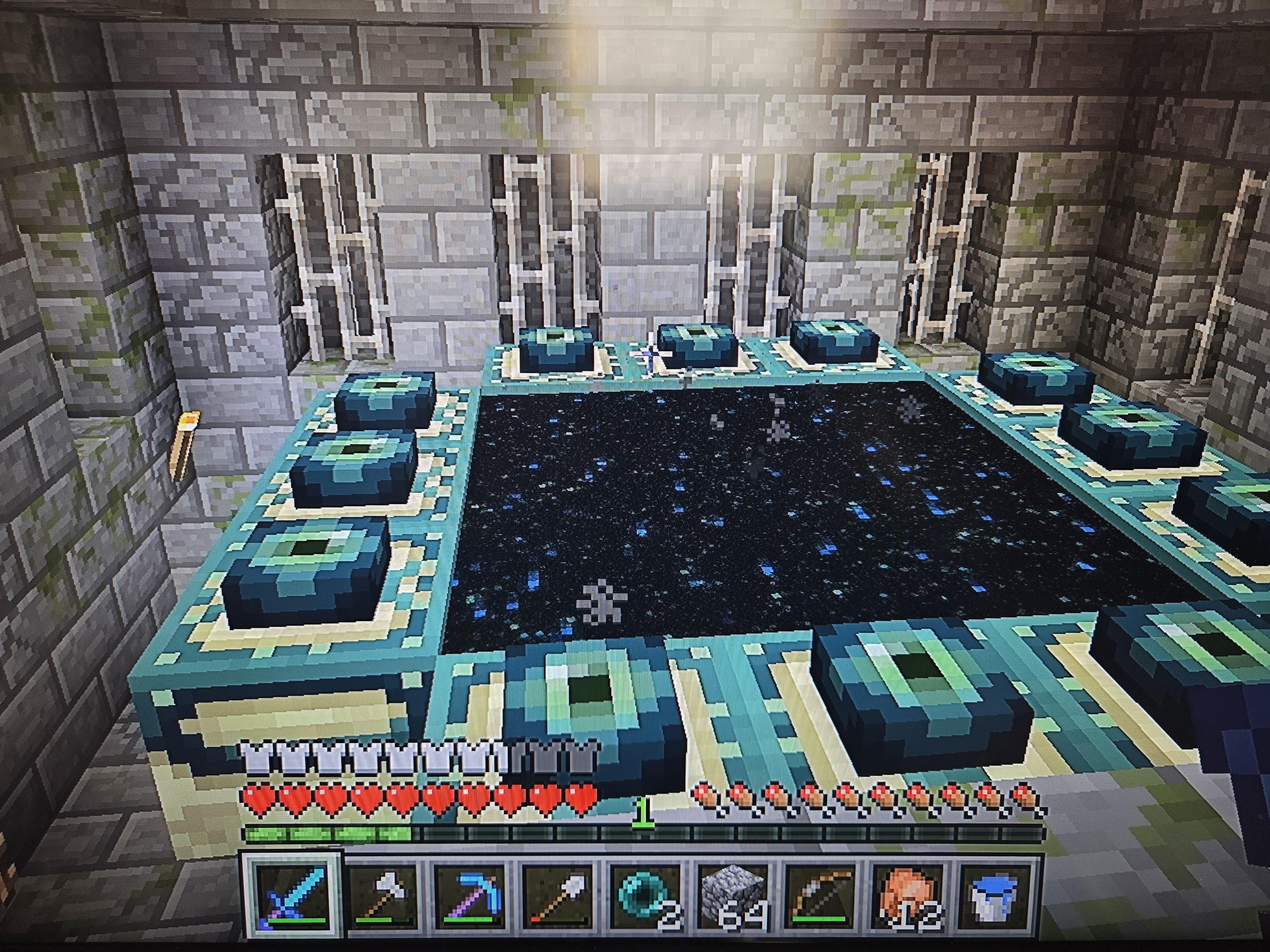
Task: Choose the diamond pickaxe in the hotbar
Action: [x=468, y=899]
